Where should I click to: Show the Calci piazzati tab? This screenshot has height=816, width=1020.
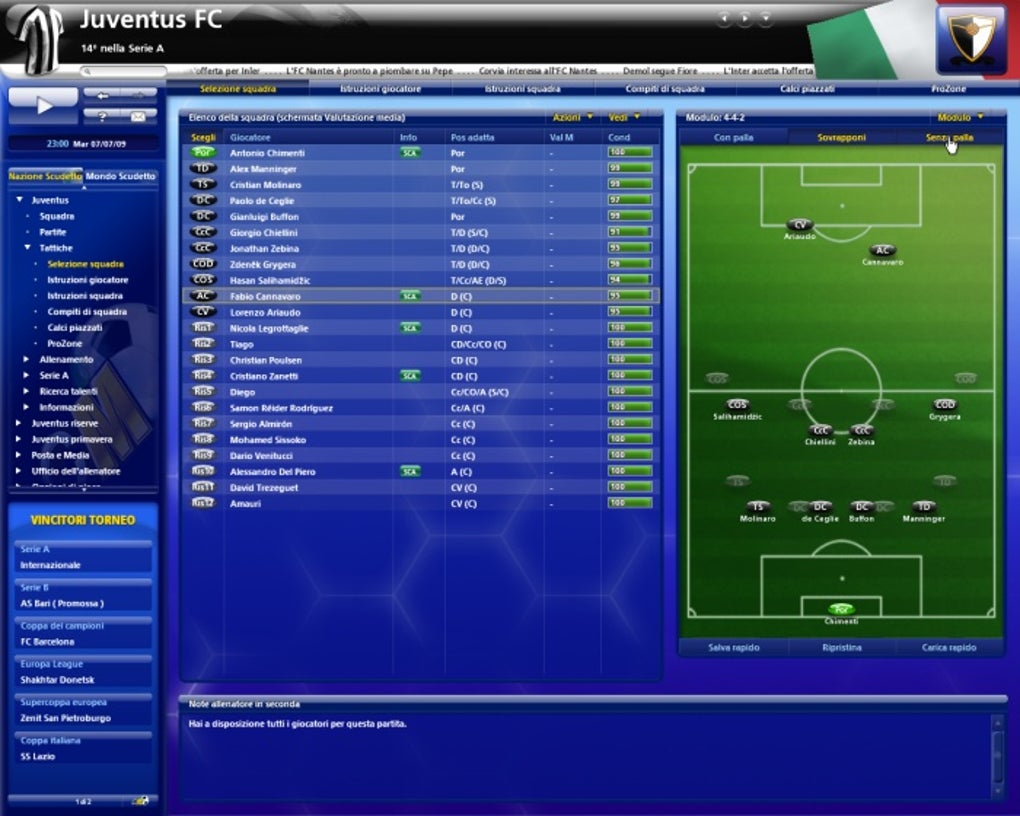point(806,89)
